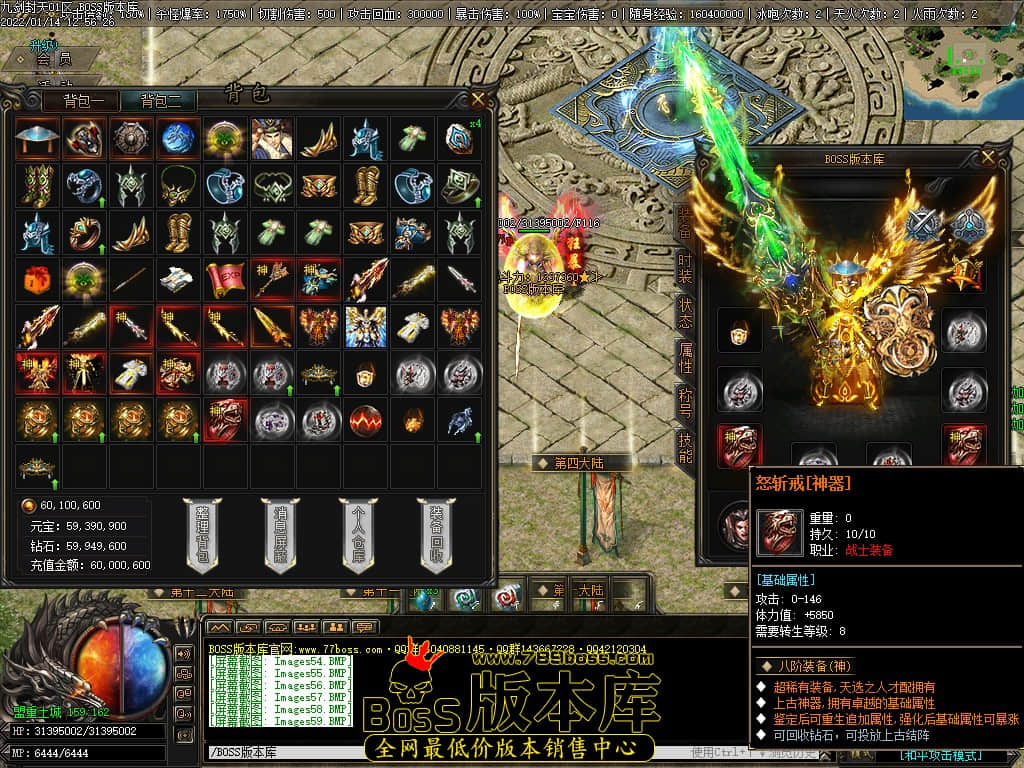Switch to the 时装 costume tab
Viewport: 1024px width, 768px height.
(x=685, y=266)
